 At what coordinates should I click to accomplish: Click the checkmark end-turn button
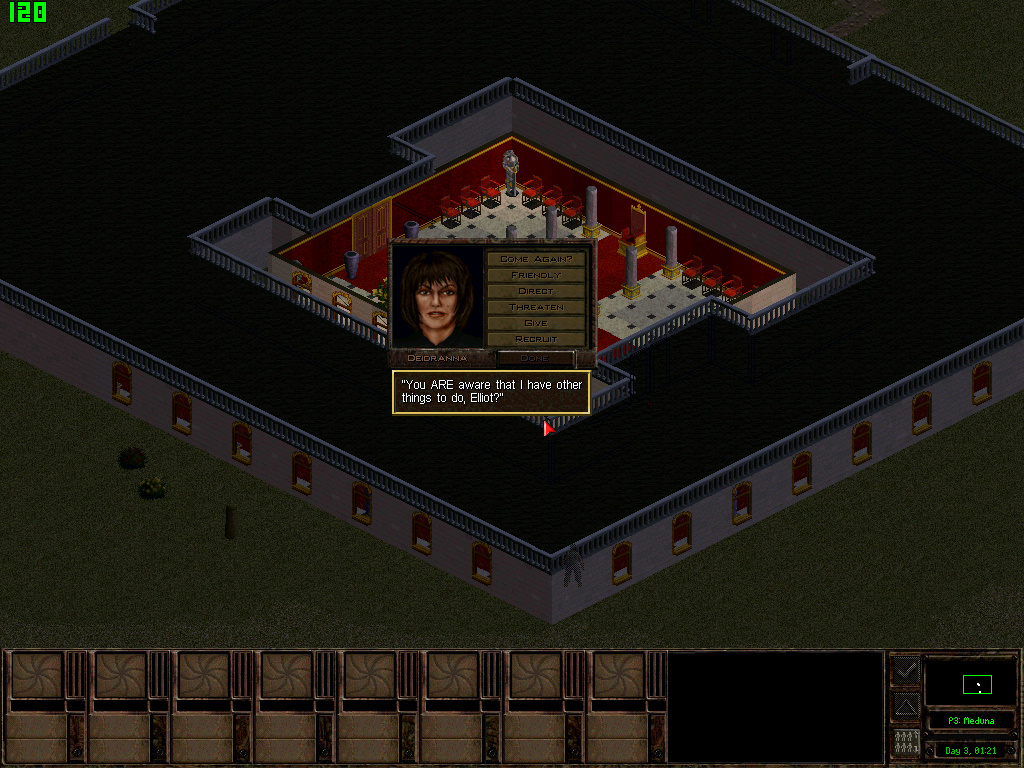coord(905,670)
